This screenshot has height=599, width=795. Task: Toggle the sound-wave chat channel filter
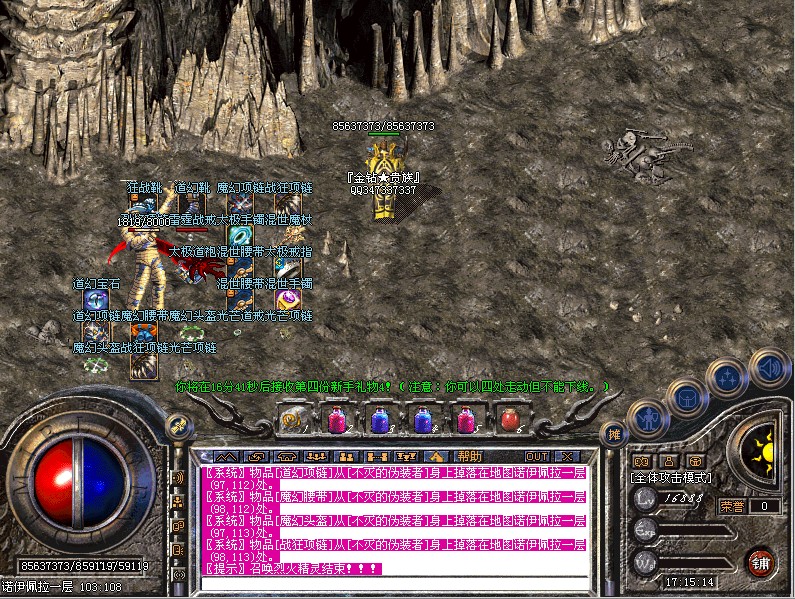click(x=179, y=476)
